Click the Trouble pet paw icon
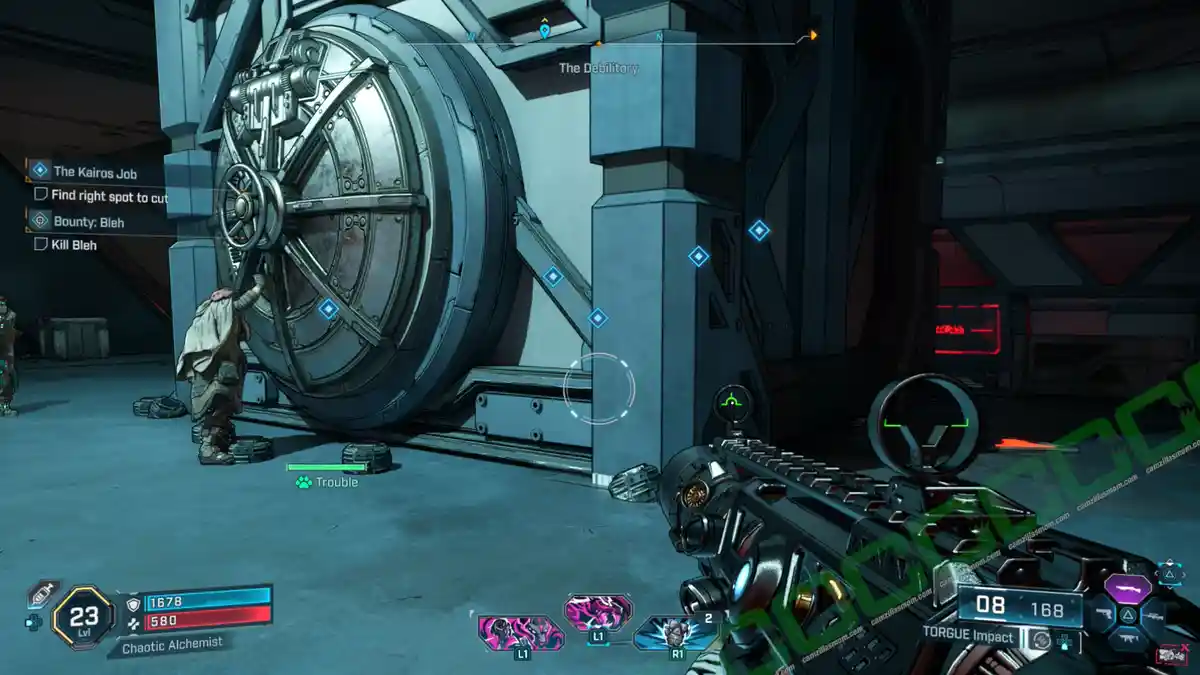 point(303,482)
